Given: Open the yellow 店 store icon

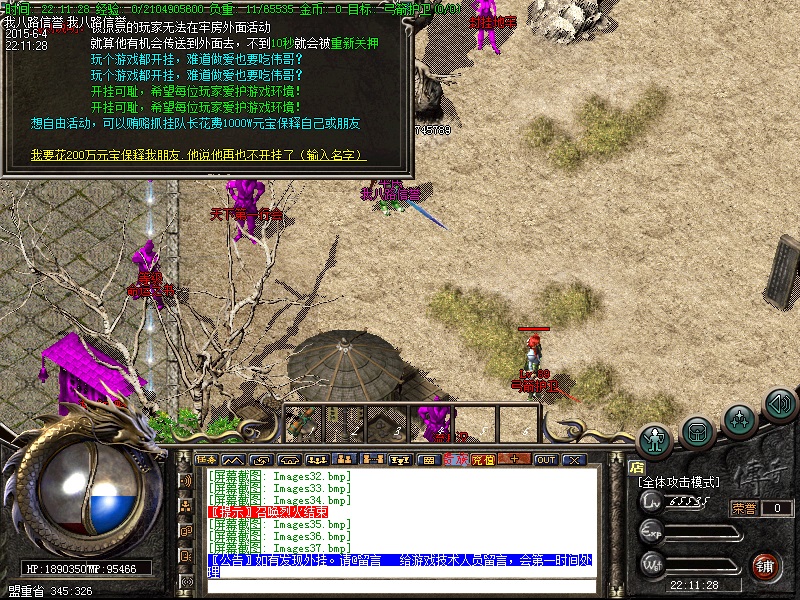Looking at the screenshot, I should (637, 466).
